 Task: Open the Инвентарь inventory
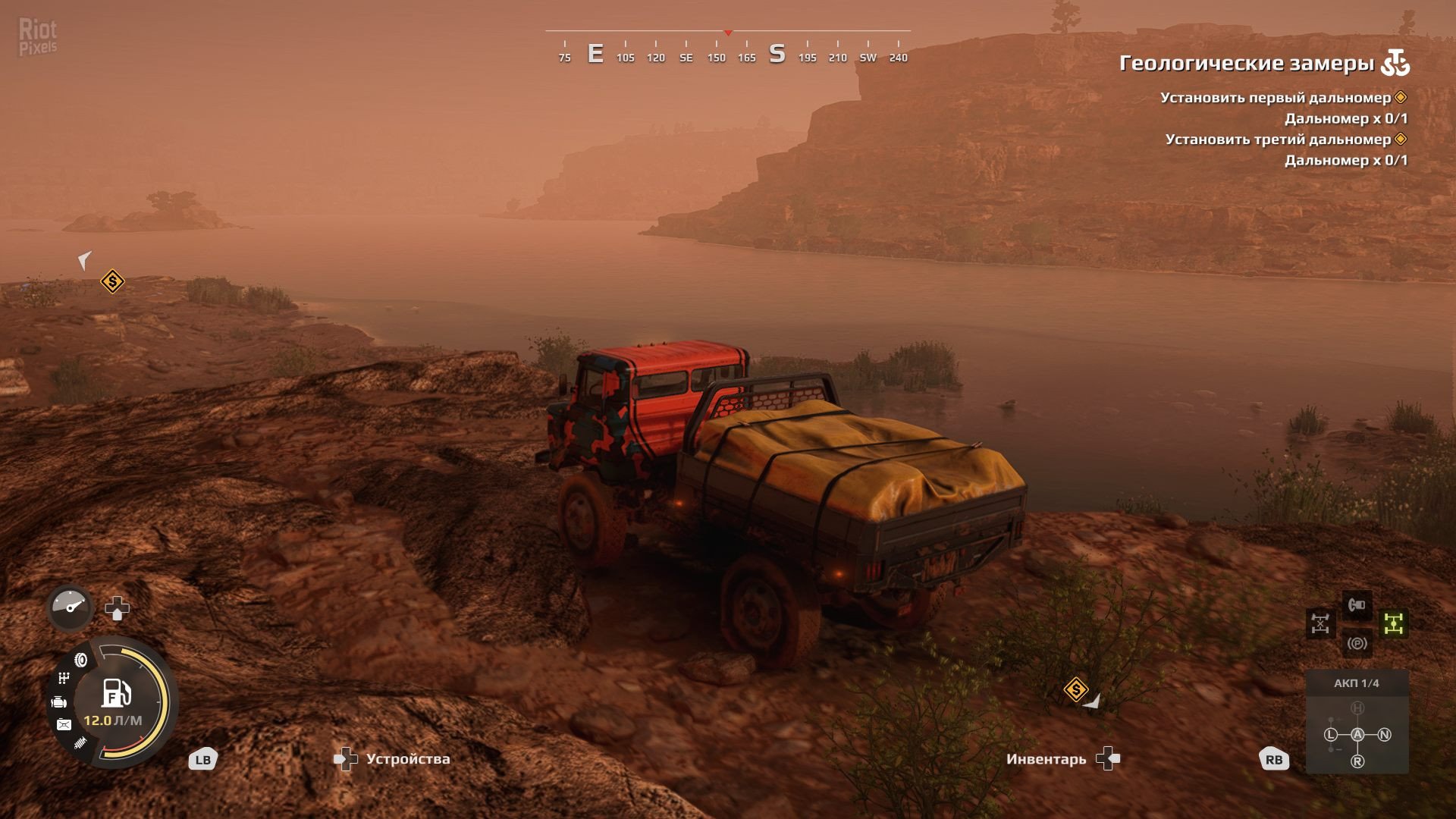1046,759
